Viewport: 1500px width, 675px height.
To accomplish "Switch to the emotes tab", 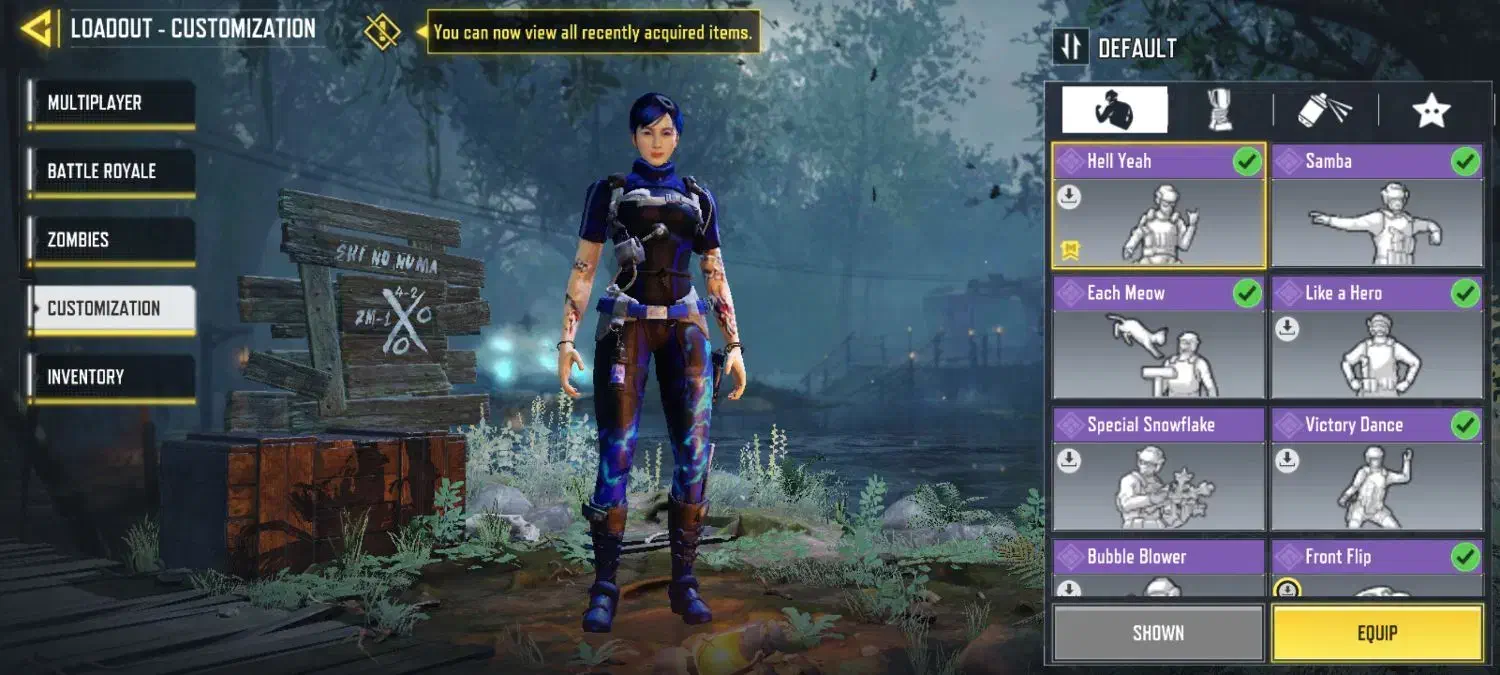I will pyautogui.click(x=1114, y=110).
